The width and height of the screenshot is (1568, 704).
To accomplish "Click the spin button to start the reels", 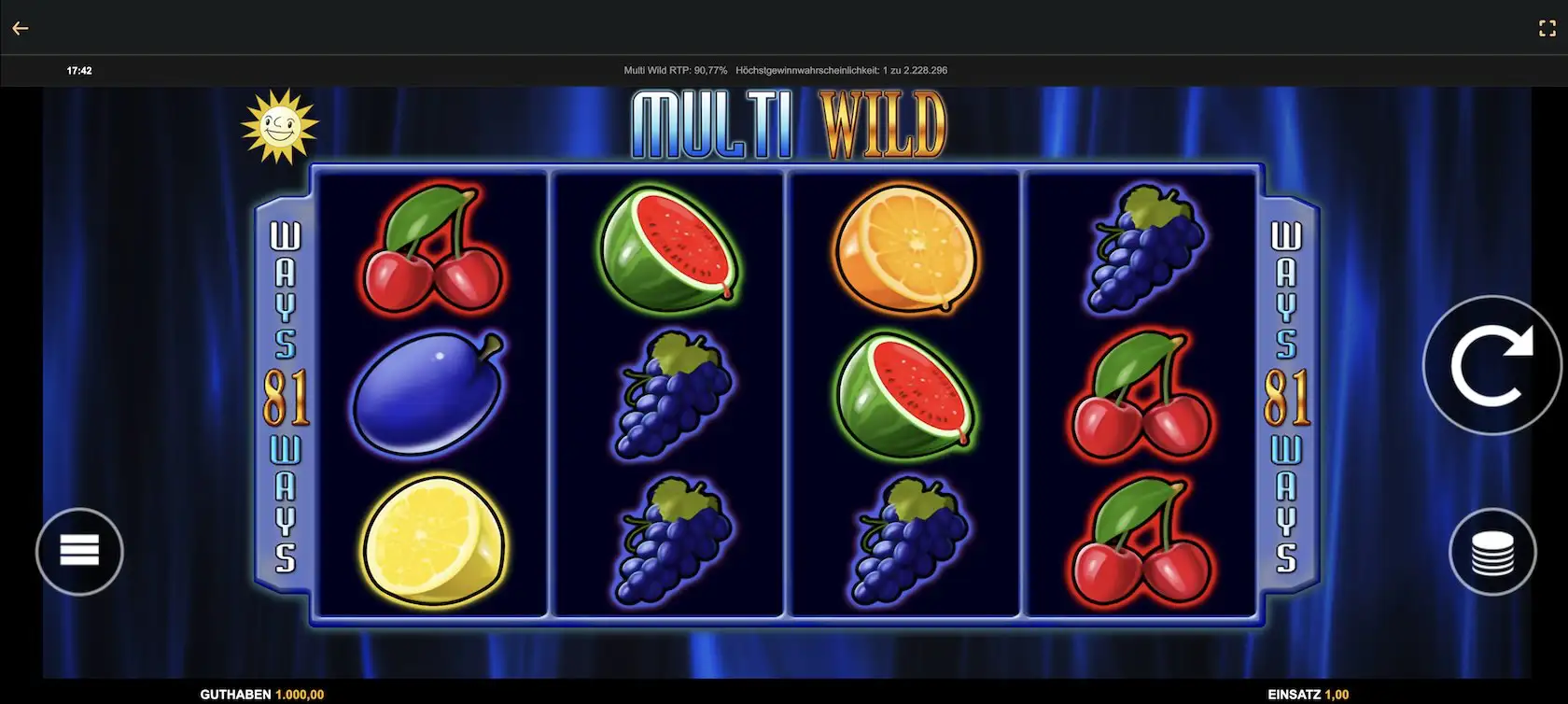I will tap(1491, 365).
